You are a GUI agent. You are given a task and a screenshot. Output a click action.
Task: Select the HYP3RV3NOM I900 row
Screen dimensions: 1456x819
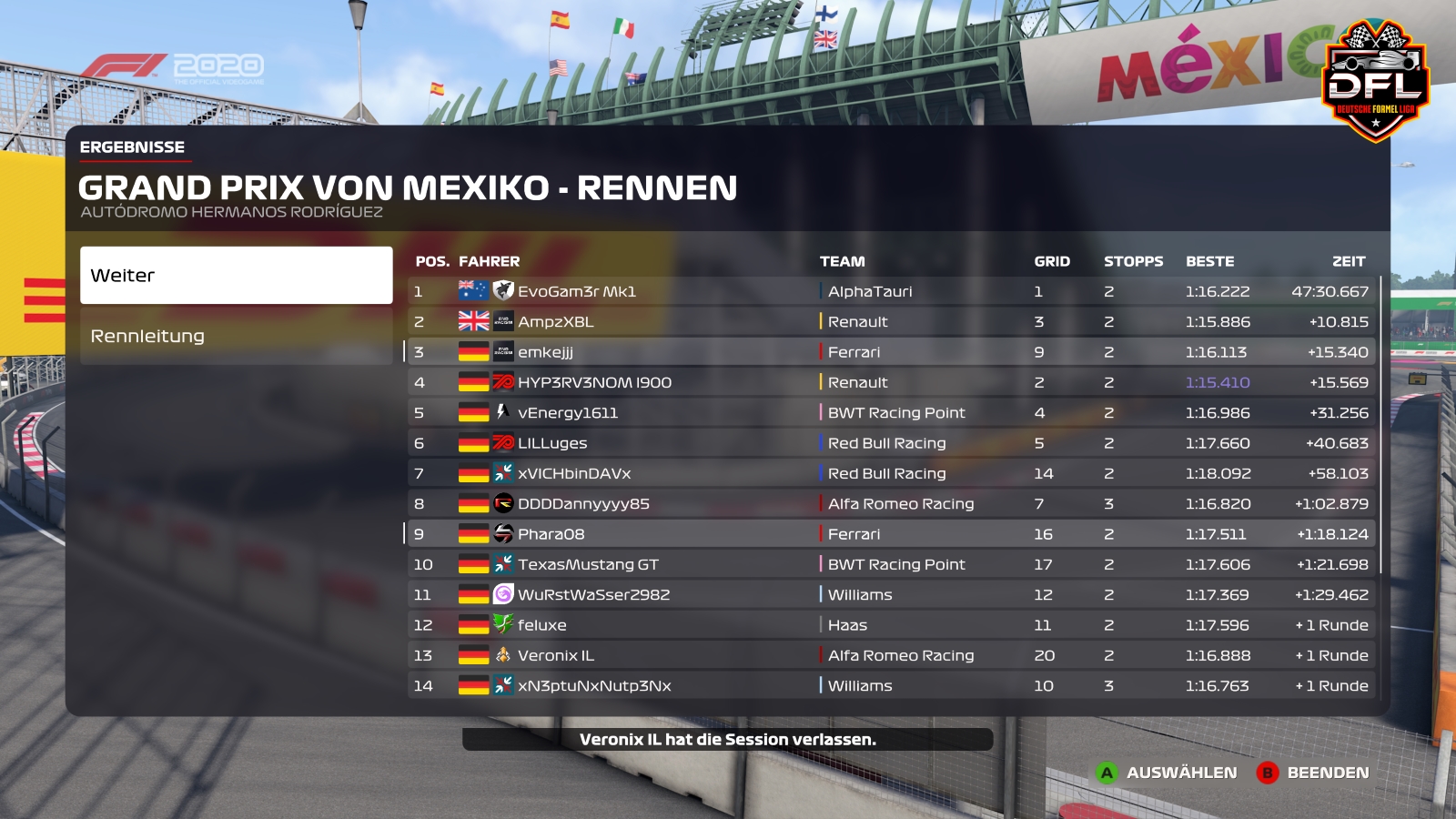594,382
